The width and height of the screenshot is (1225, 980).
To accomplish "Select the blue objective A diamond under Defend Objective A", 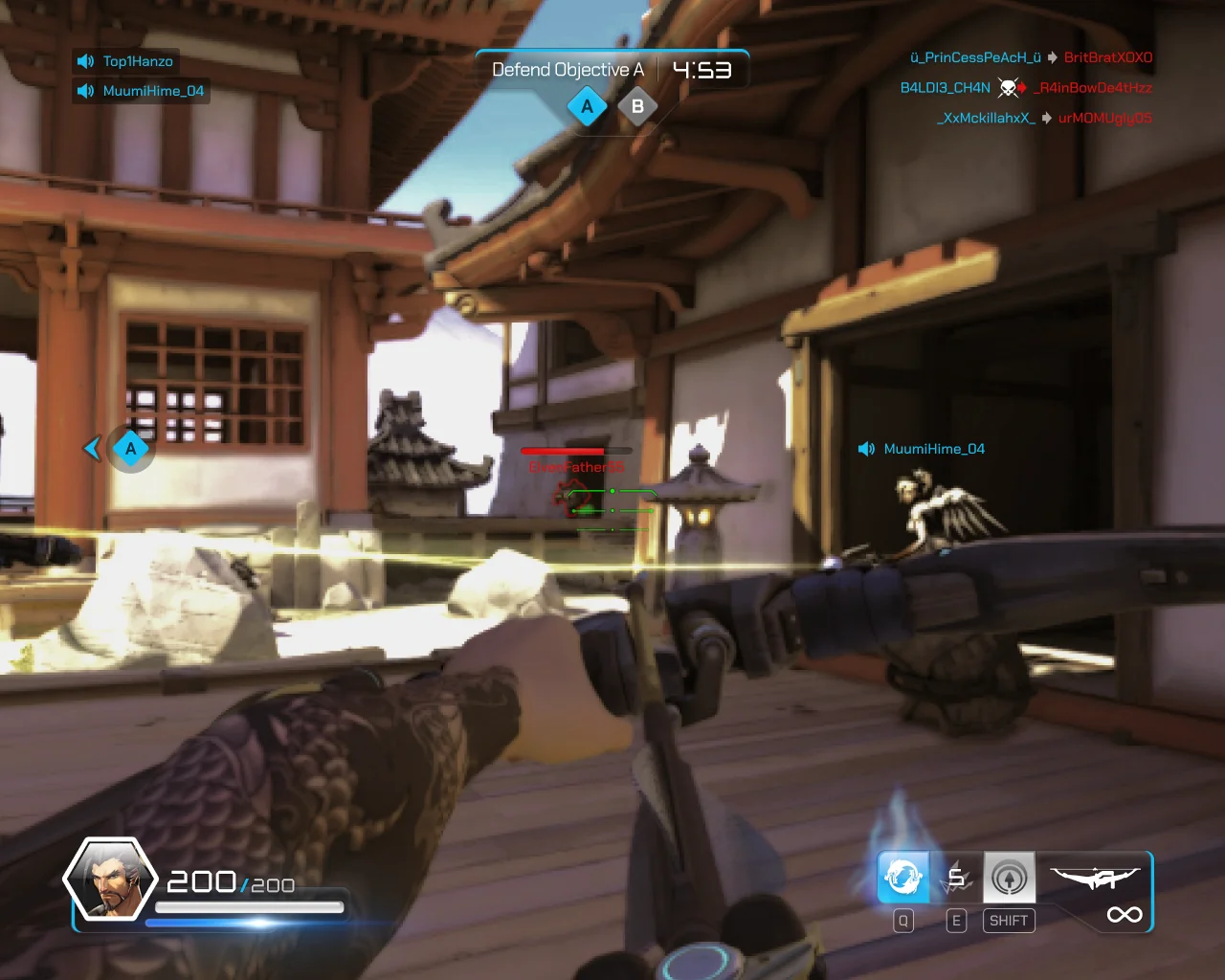I will (587, 107).
